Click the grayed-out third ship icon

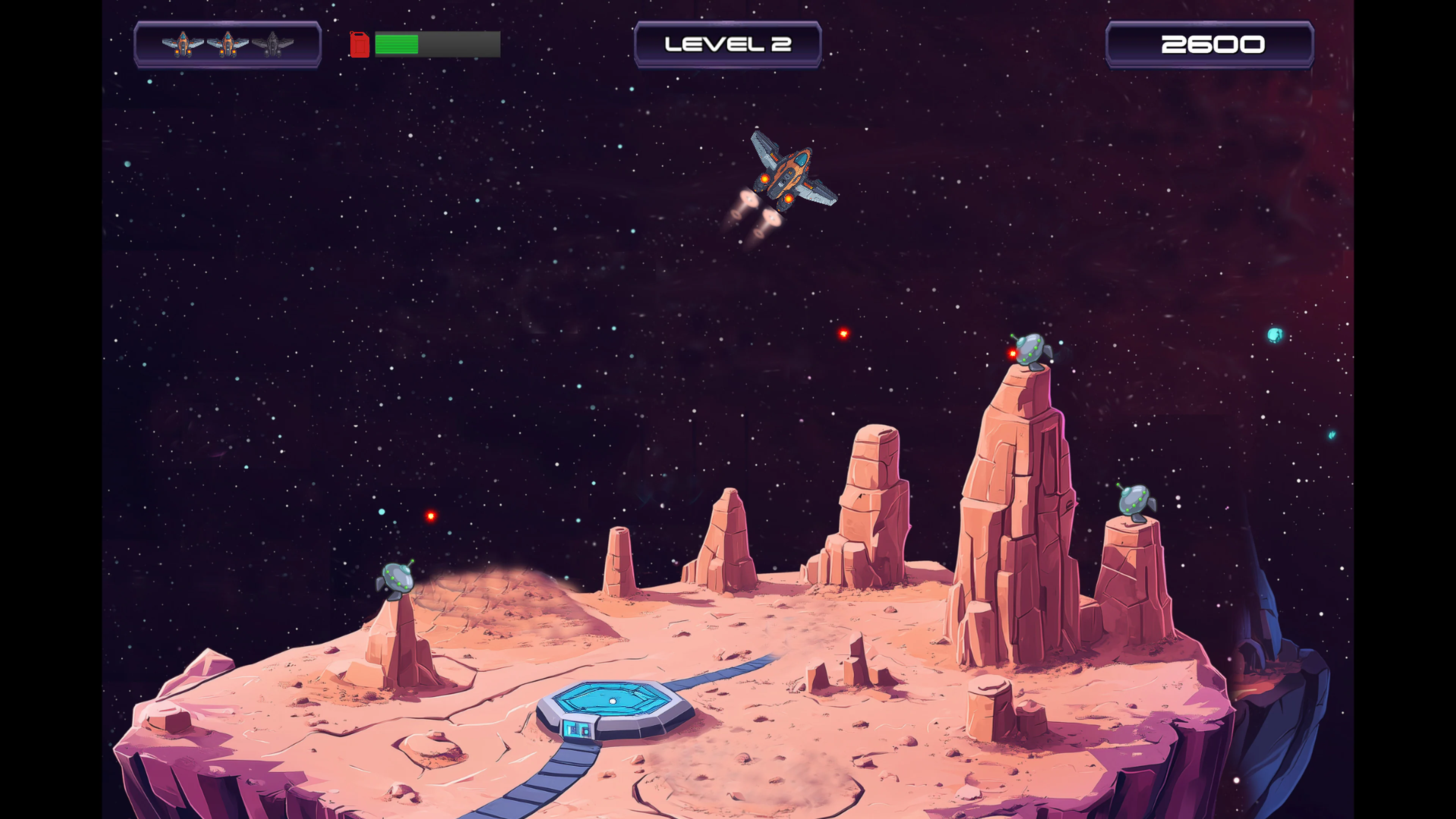click(x=273, y=44)
